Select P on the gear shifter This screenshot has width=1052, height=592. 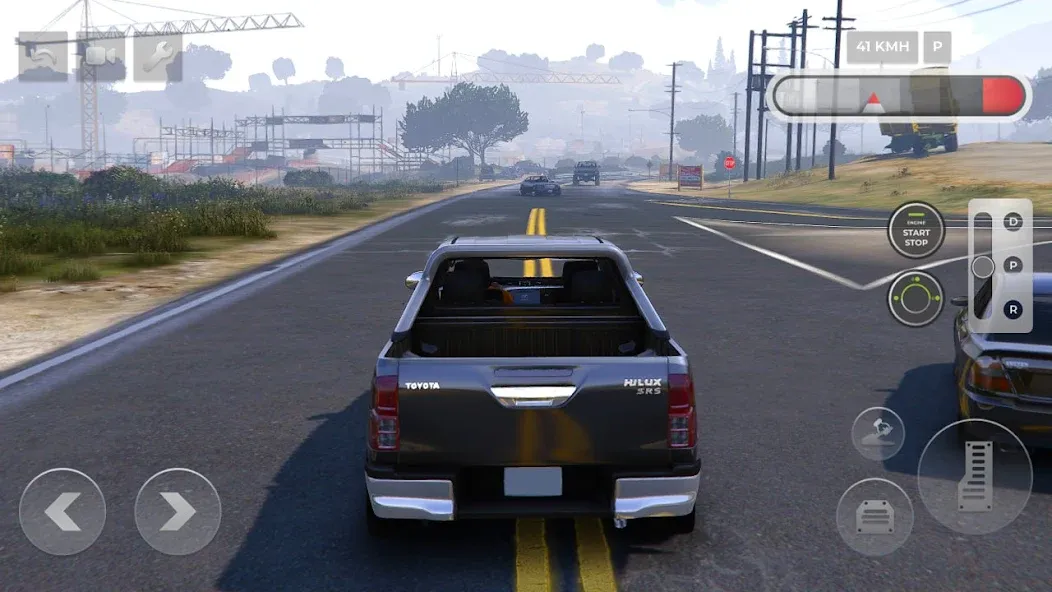(x=1013, y=266)
